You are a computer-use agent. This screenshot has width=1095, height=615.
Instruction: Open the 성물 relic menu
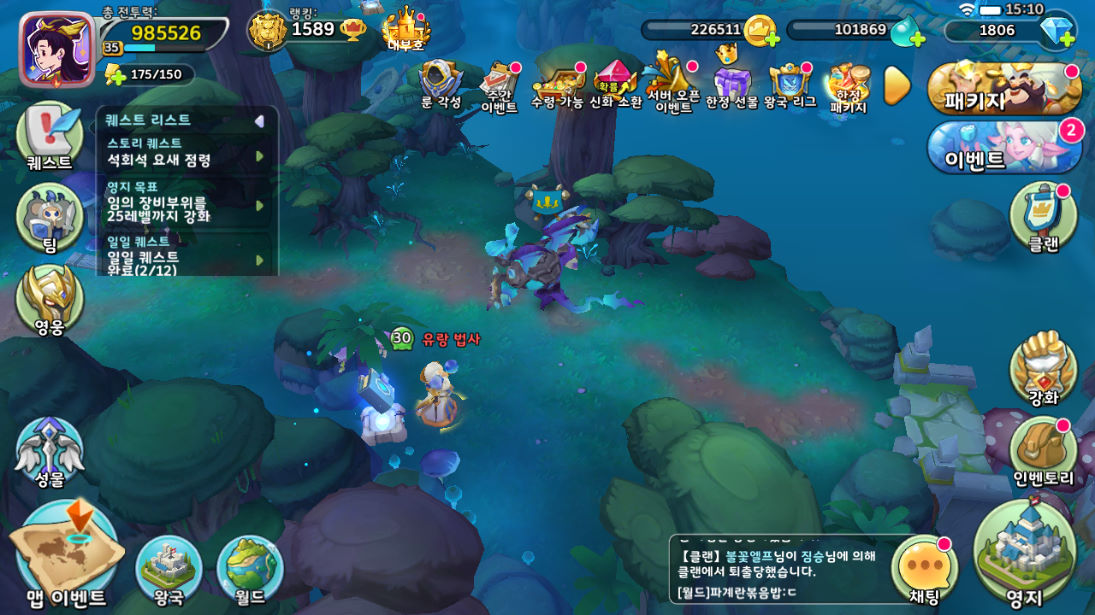coord(49,452)
